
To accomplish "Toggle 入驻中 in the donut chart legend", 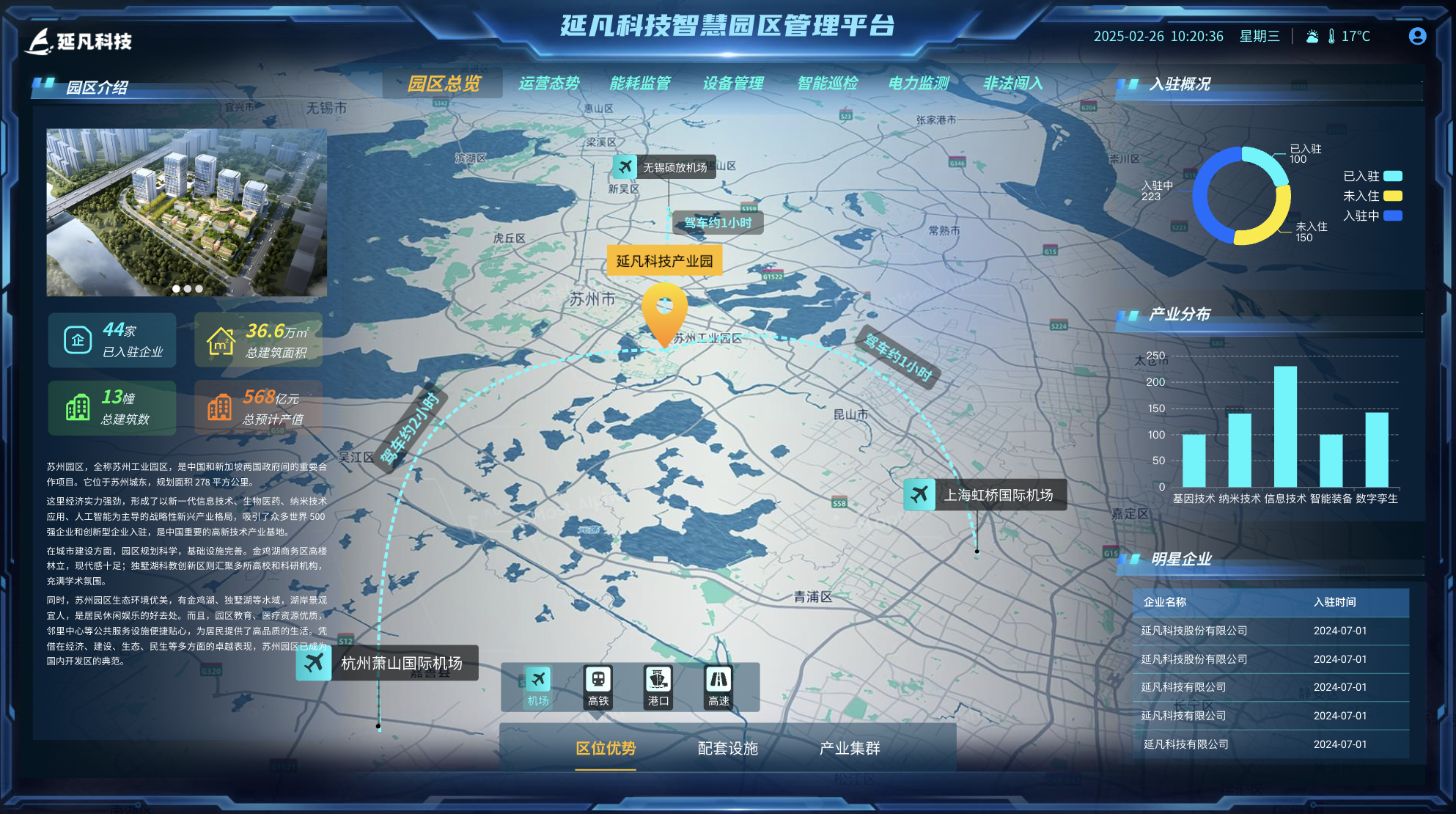I will tap(1373, 216).
